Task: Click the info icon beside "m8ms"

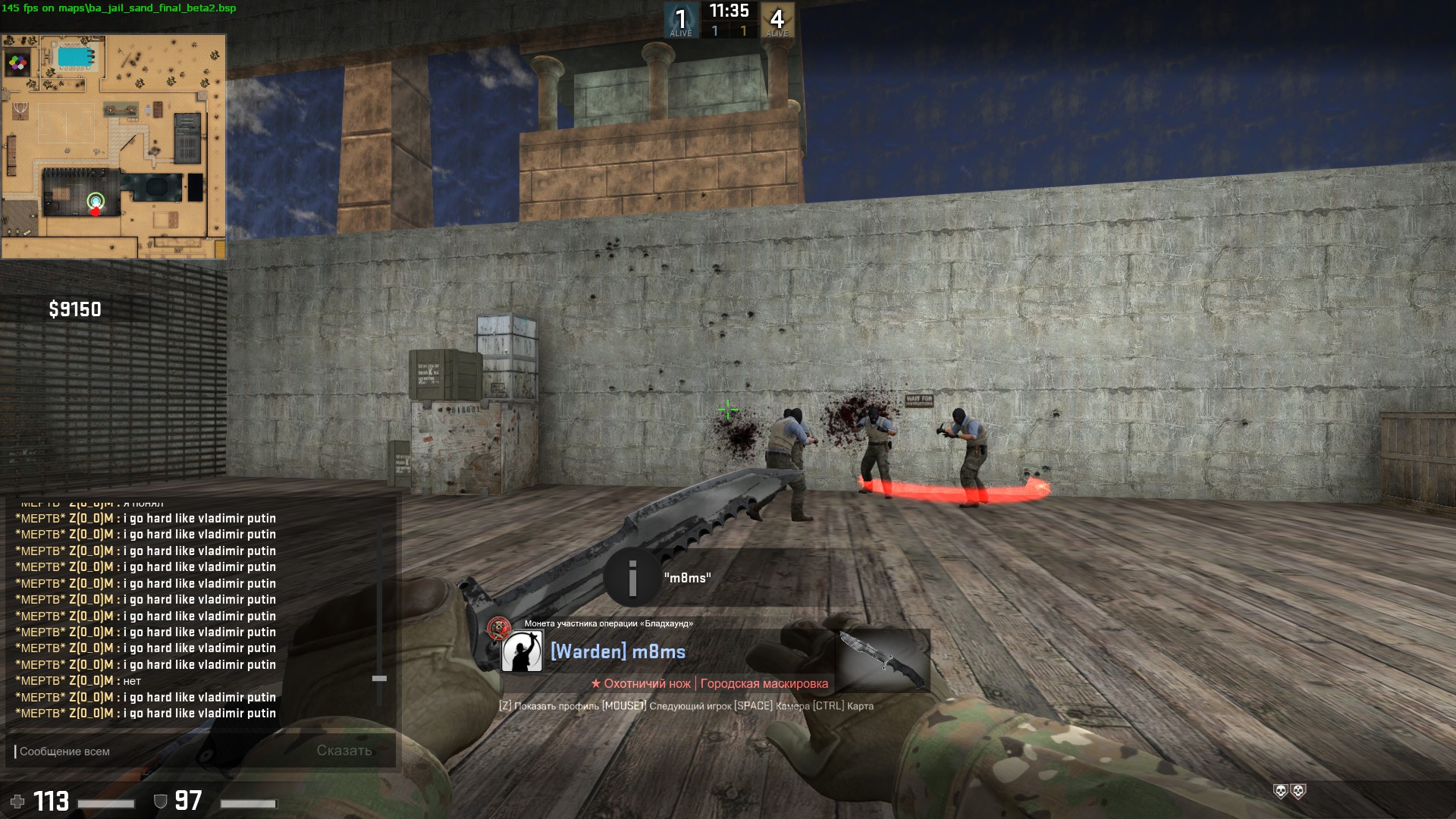Action: click(632, 578)
